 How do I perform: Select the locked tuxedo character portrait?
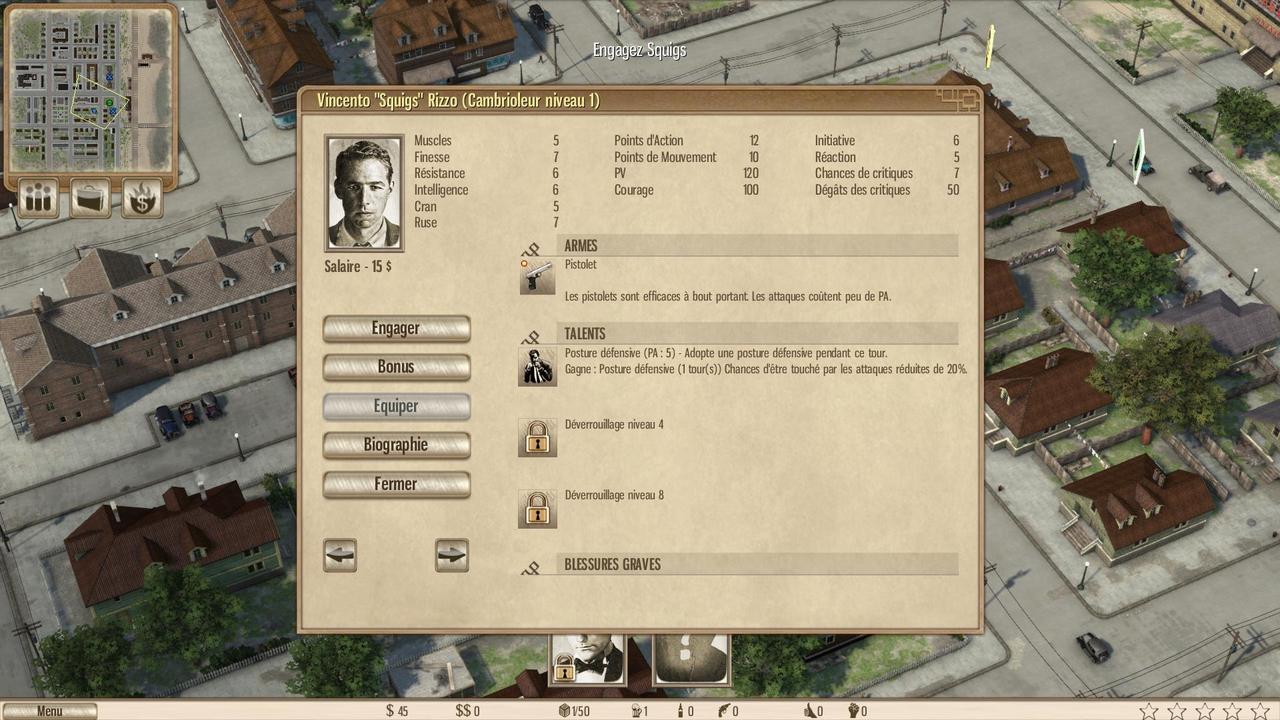(x=588, y=658)
